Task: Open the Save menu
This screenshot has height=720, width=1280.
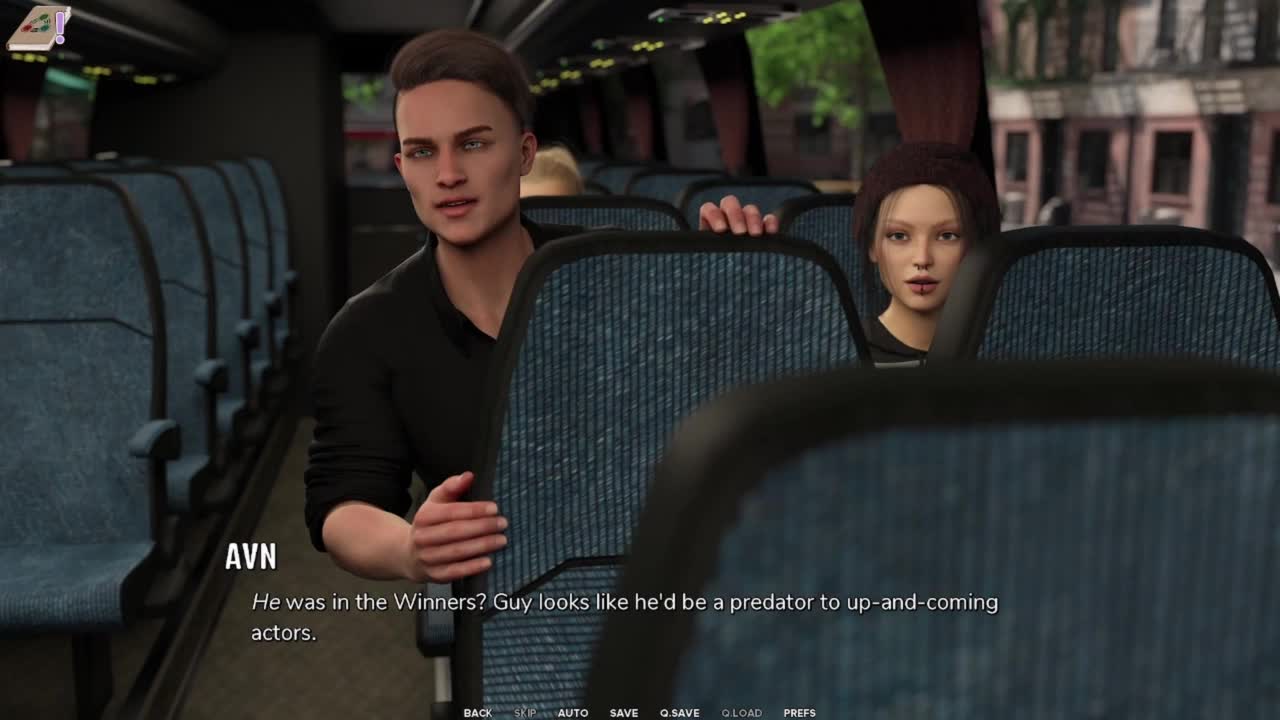Action: [624, 713]
